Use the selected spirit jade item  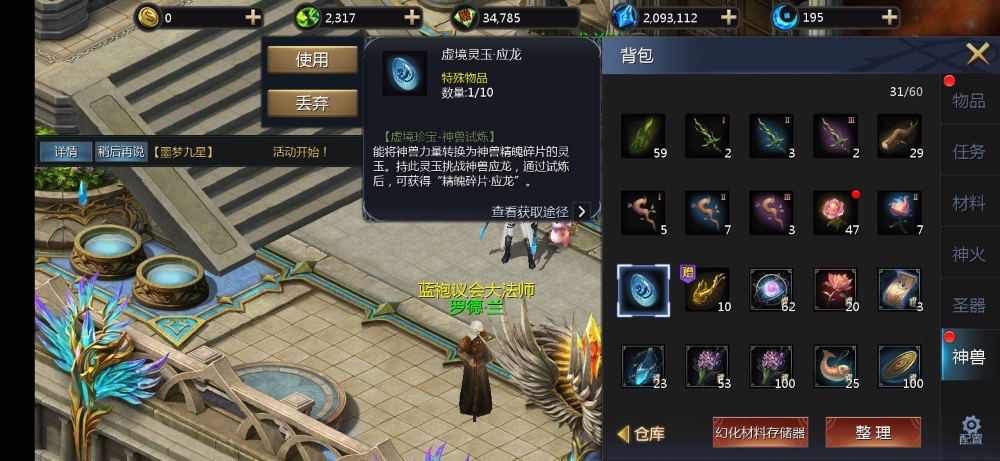pyautogui.click(x=312, y=60)
